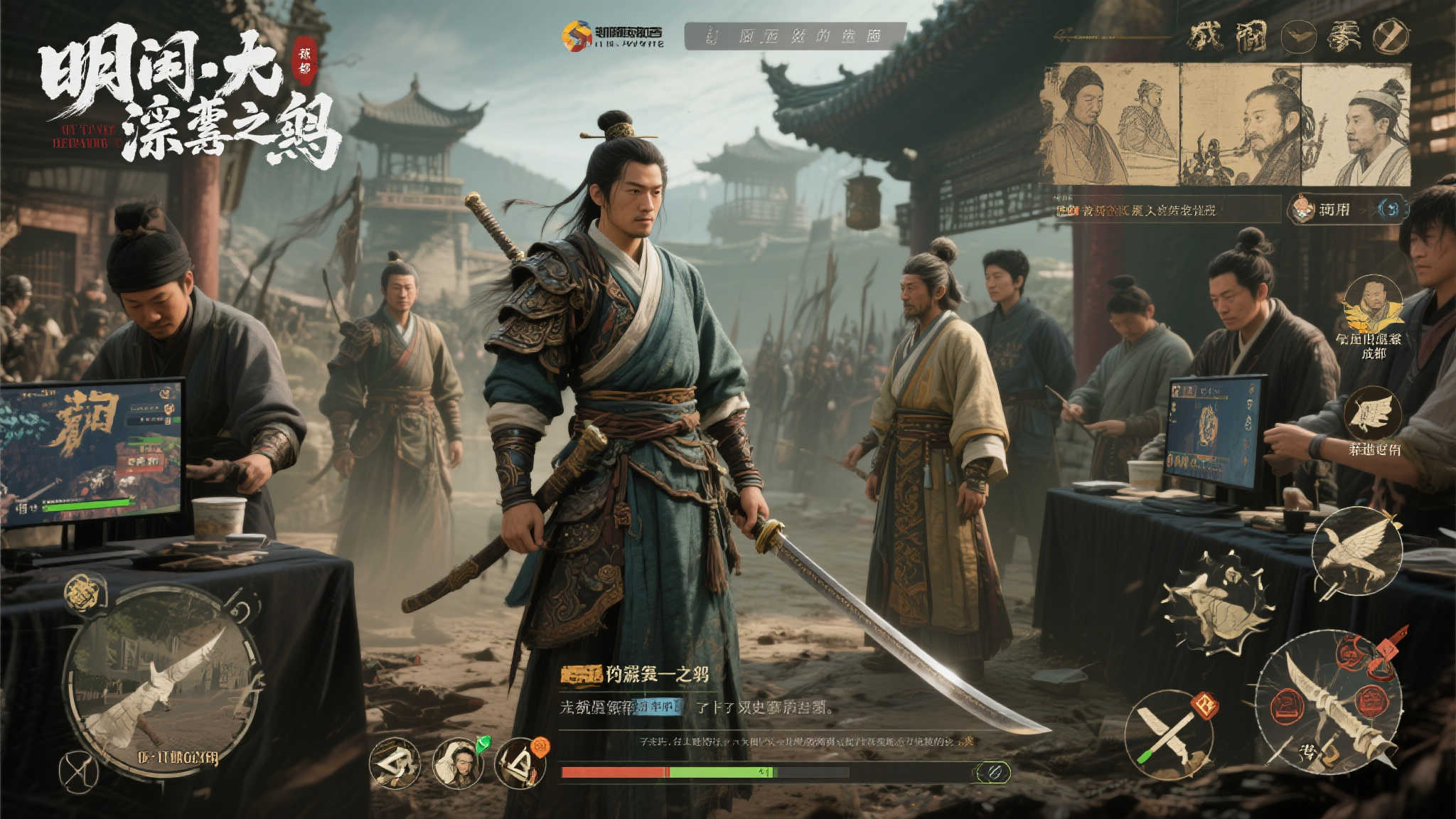Activate the crossed blades skill
Viewport: 1456px width, 819px height.
pyautogui.click(x=1169, y=734)
